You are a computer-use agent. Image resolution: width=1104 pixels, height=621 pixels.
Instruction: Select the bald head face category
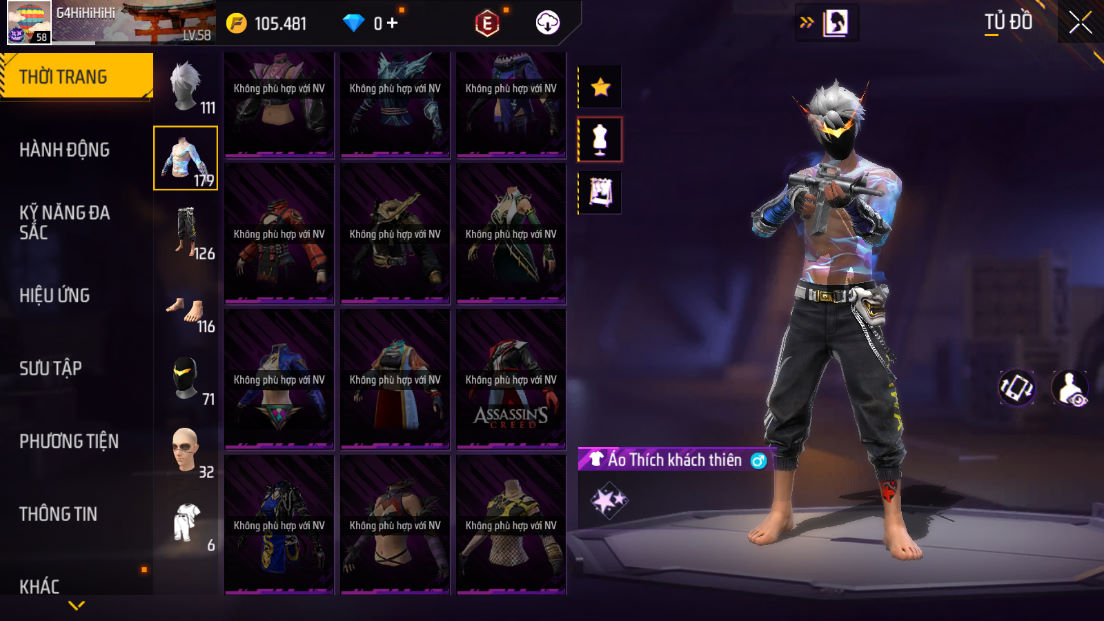(186, 451)
